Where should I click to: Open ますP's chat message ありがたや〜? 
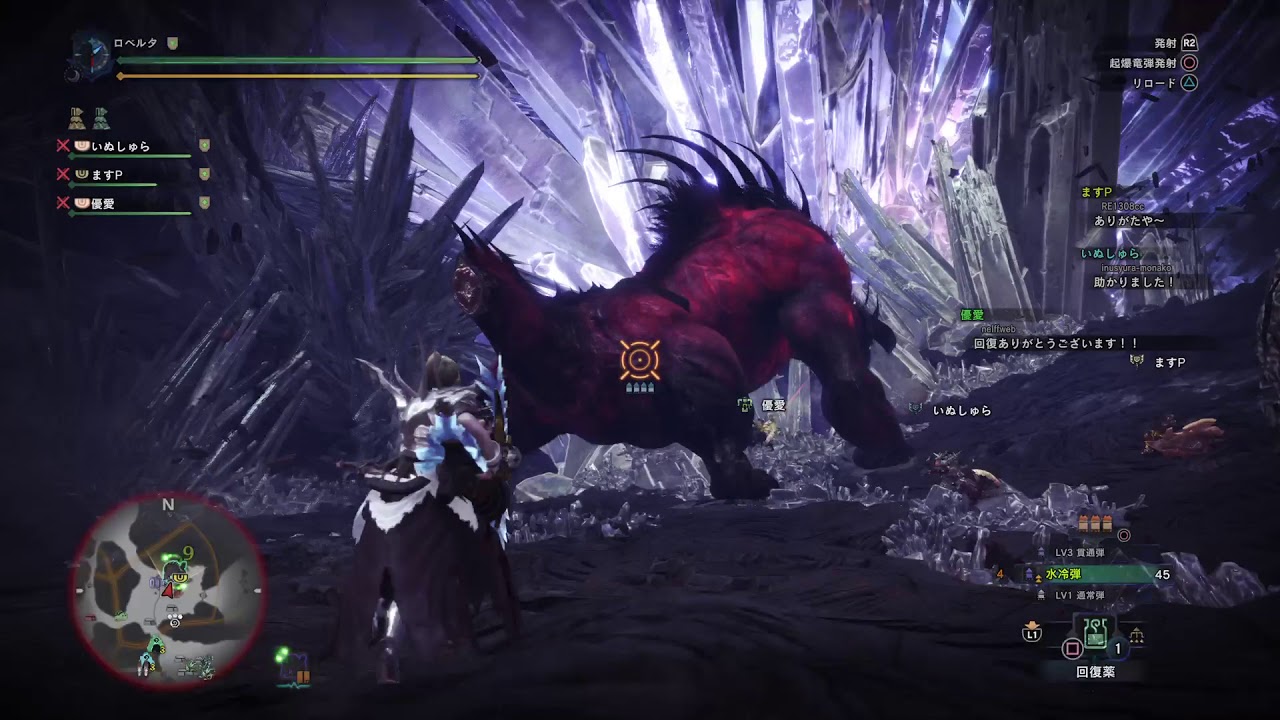tap(1130, 220)
